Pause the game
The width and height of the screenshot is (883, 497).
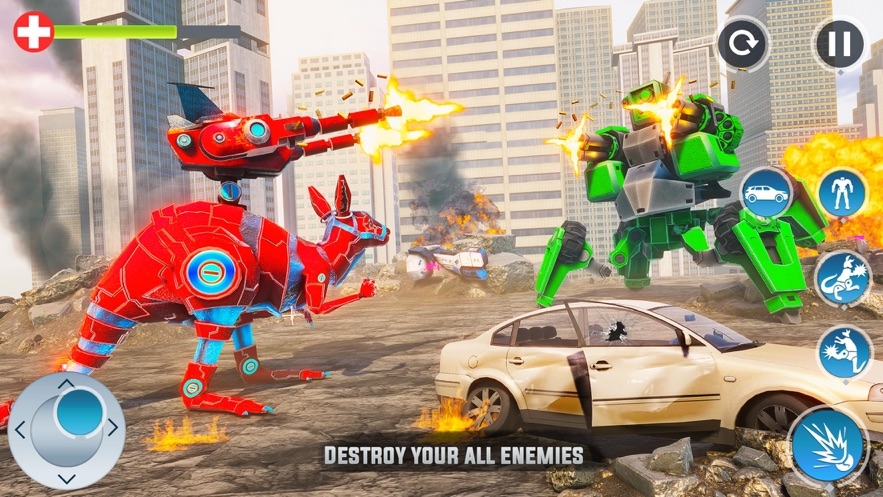[x=840, y=44]
